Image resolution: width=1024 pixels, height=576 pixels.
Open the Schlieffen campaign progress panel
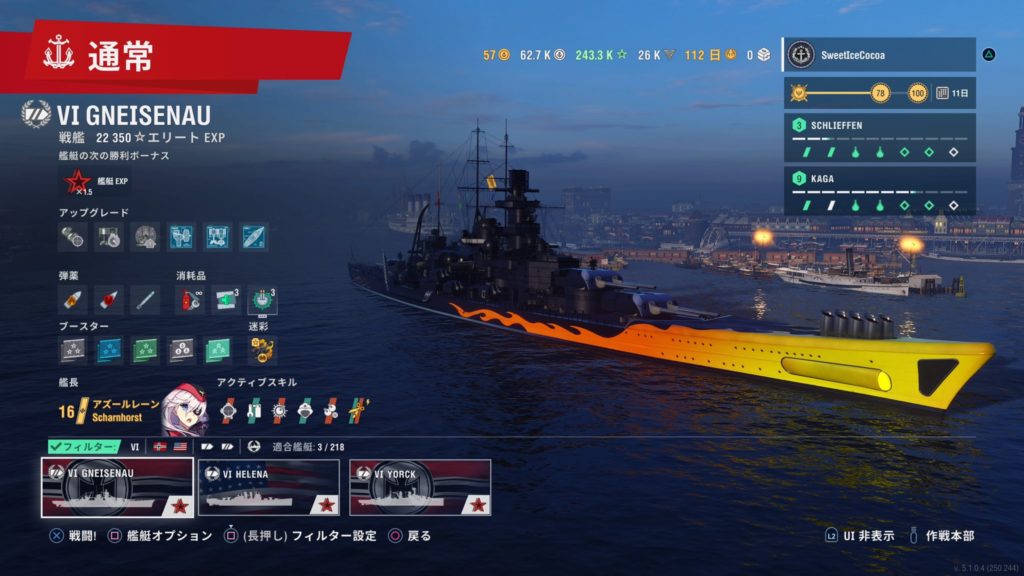(x=878, y=138)
